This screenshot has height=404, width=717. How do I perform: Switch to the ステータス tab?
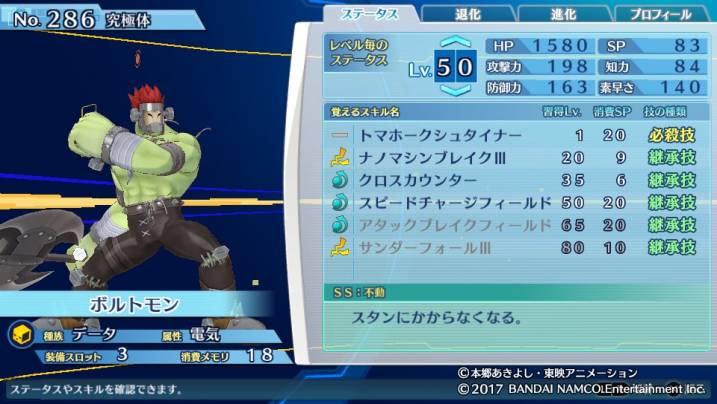click(371, 14)
